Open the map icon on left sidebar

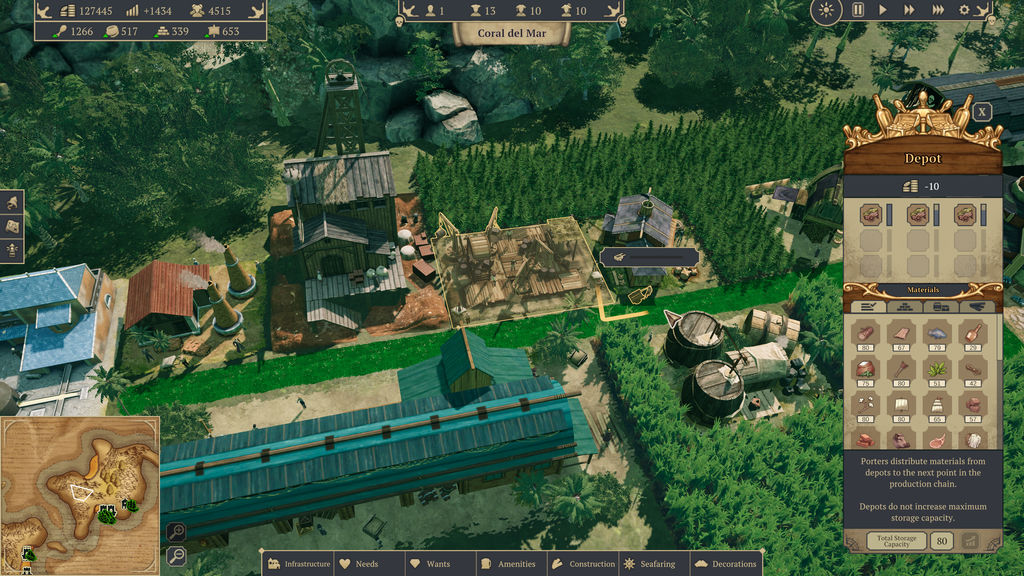point(12,226)
